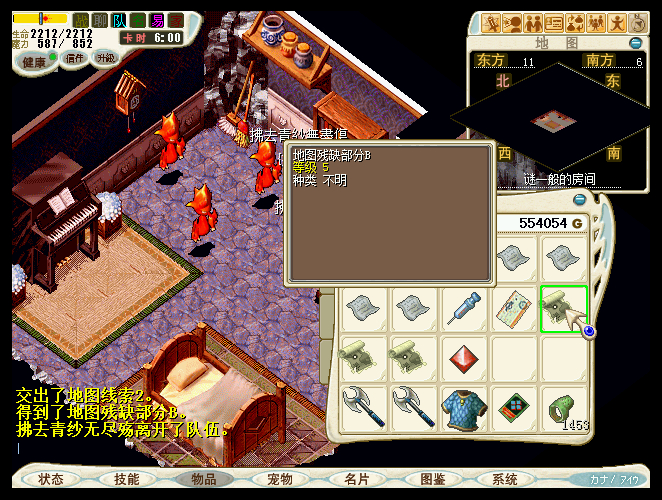This screenshot has height=500, width=662.
Task: Open the 状态 status tab
Action: pos(51,479)
